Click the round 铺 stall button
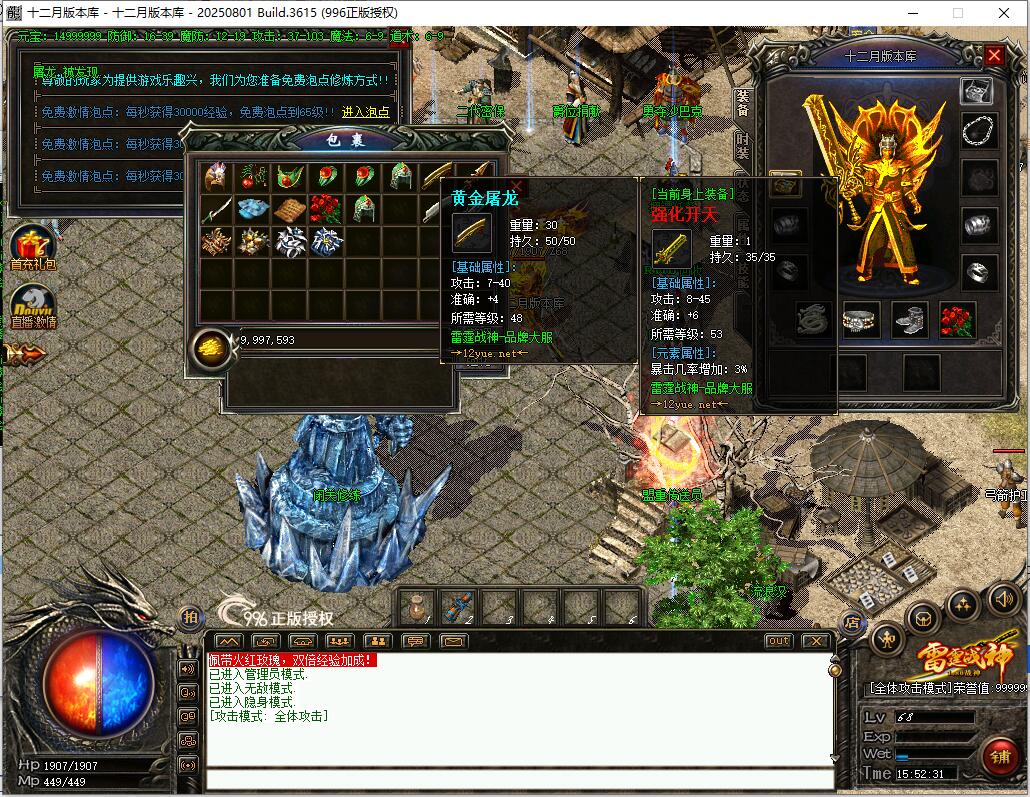Viewport: 1030px width, 797px height. click(x=999, y=755)
